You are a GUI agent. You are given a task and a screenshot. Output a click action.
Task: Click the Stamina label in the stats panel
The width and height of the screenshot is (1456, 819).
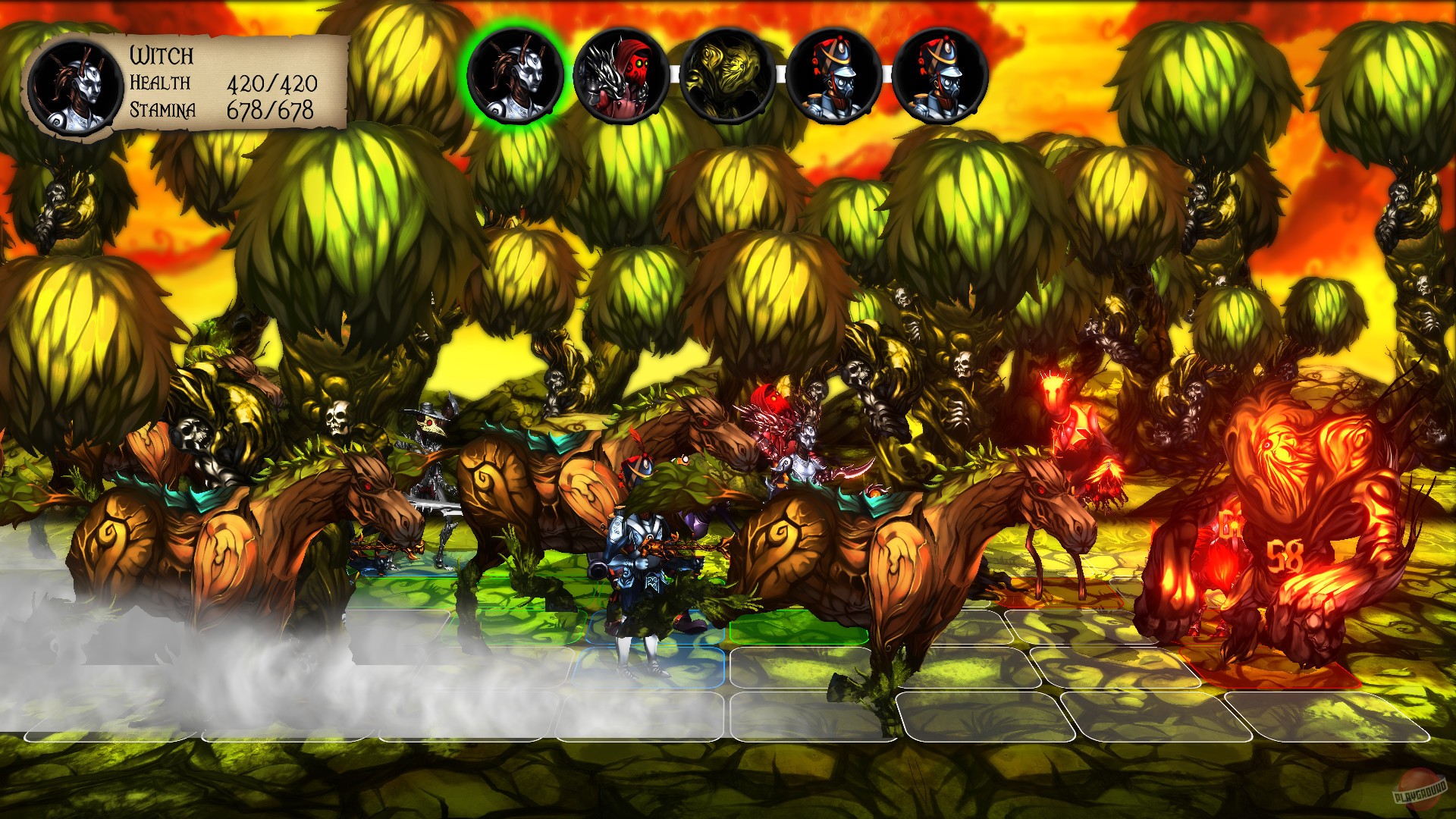pos(162,111)
